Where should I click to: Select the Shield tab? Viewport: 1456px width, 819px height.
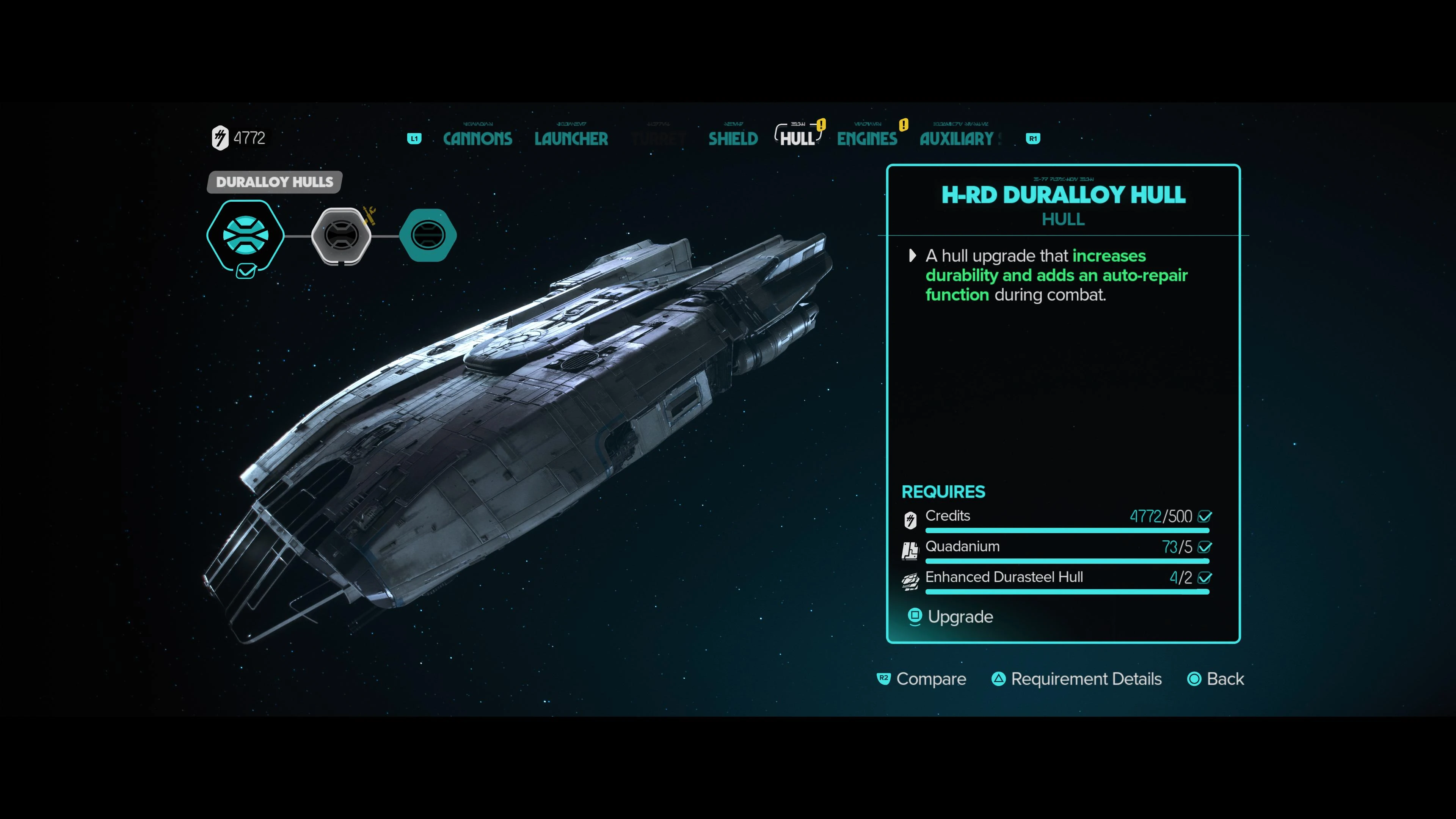[x=733, y=138]
